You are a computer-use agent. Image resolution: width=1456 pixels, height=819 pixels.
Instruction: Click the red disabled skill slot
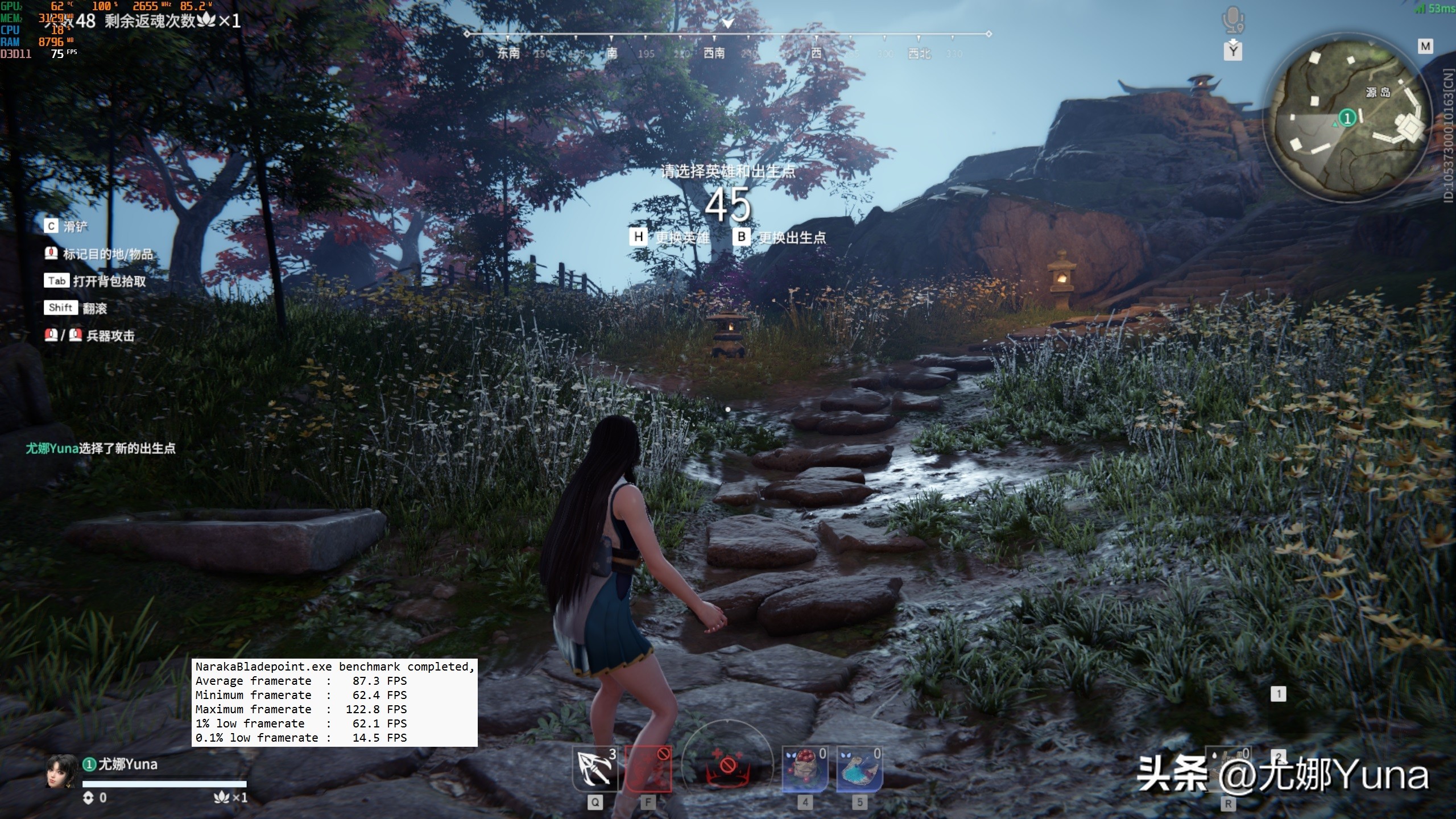click(648, 769)
